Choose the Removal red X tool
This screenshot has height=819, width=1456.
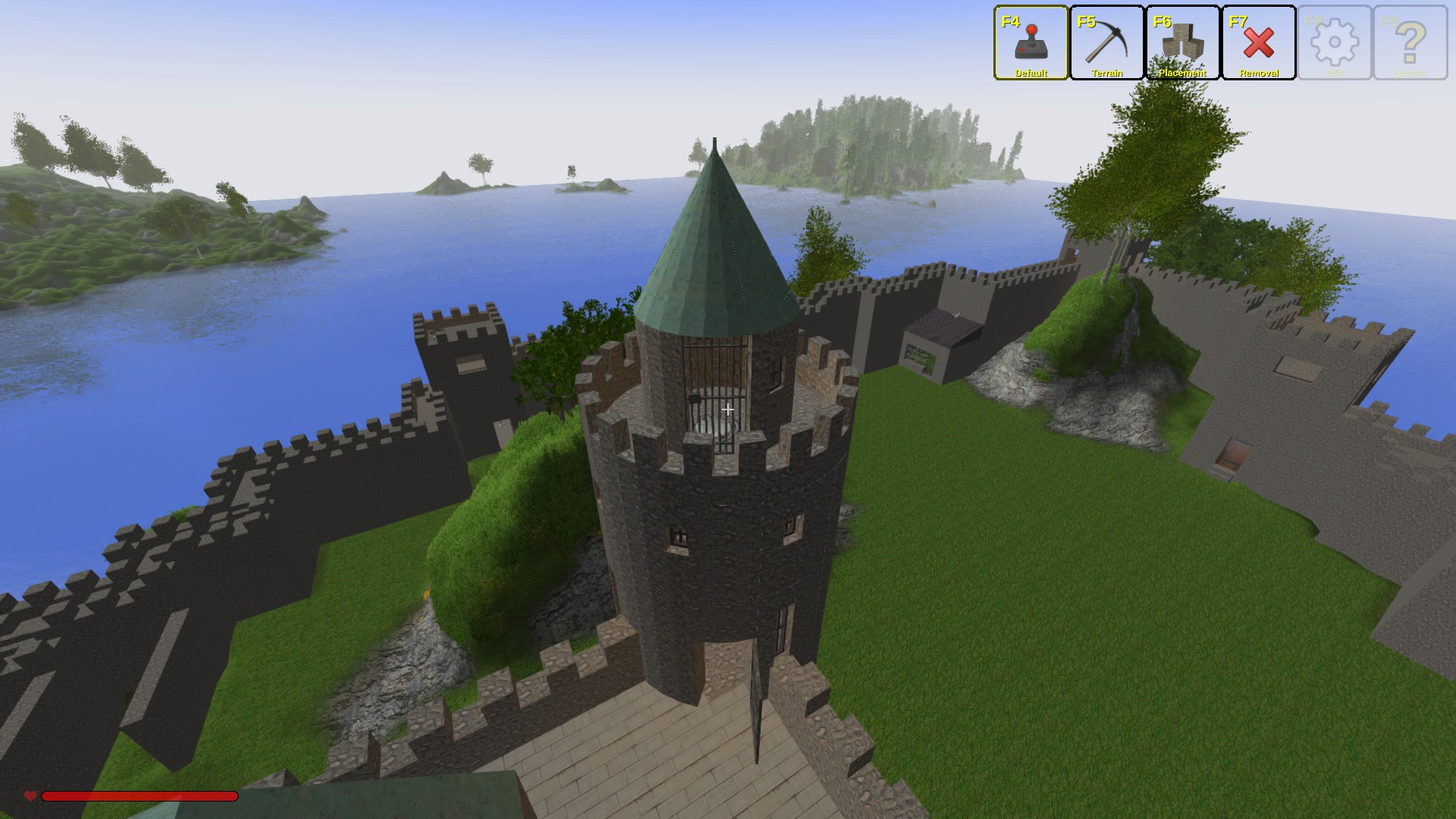point(1259,42)
